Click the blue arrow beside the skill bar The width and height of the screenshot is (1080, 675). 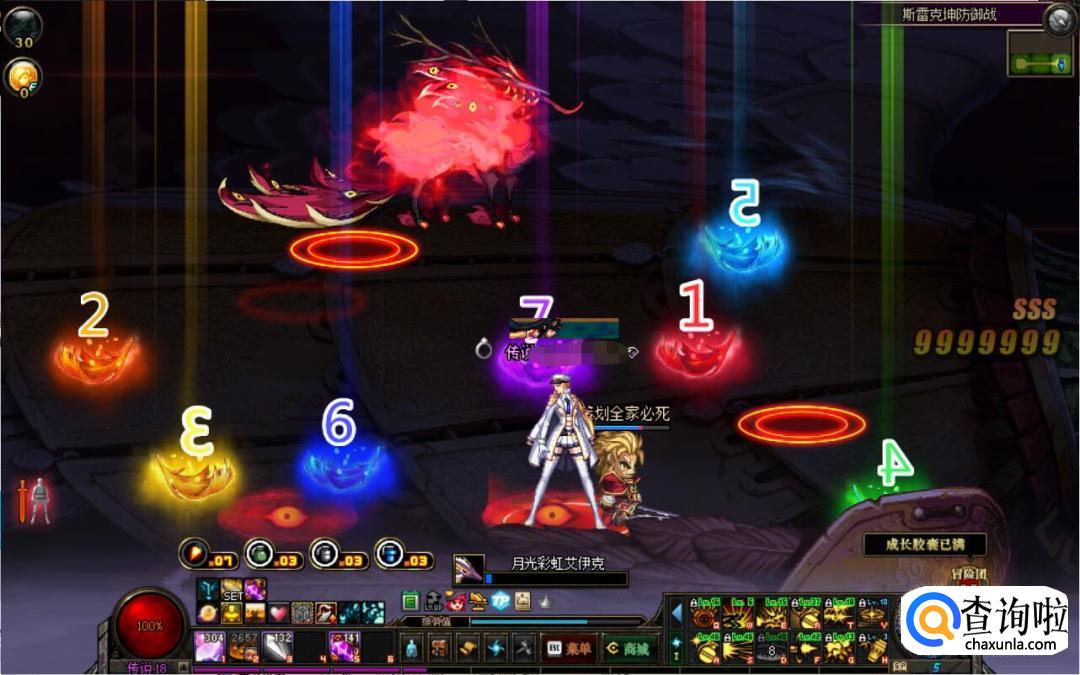[677, 612]
